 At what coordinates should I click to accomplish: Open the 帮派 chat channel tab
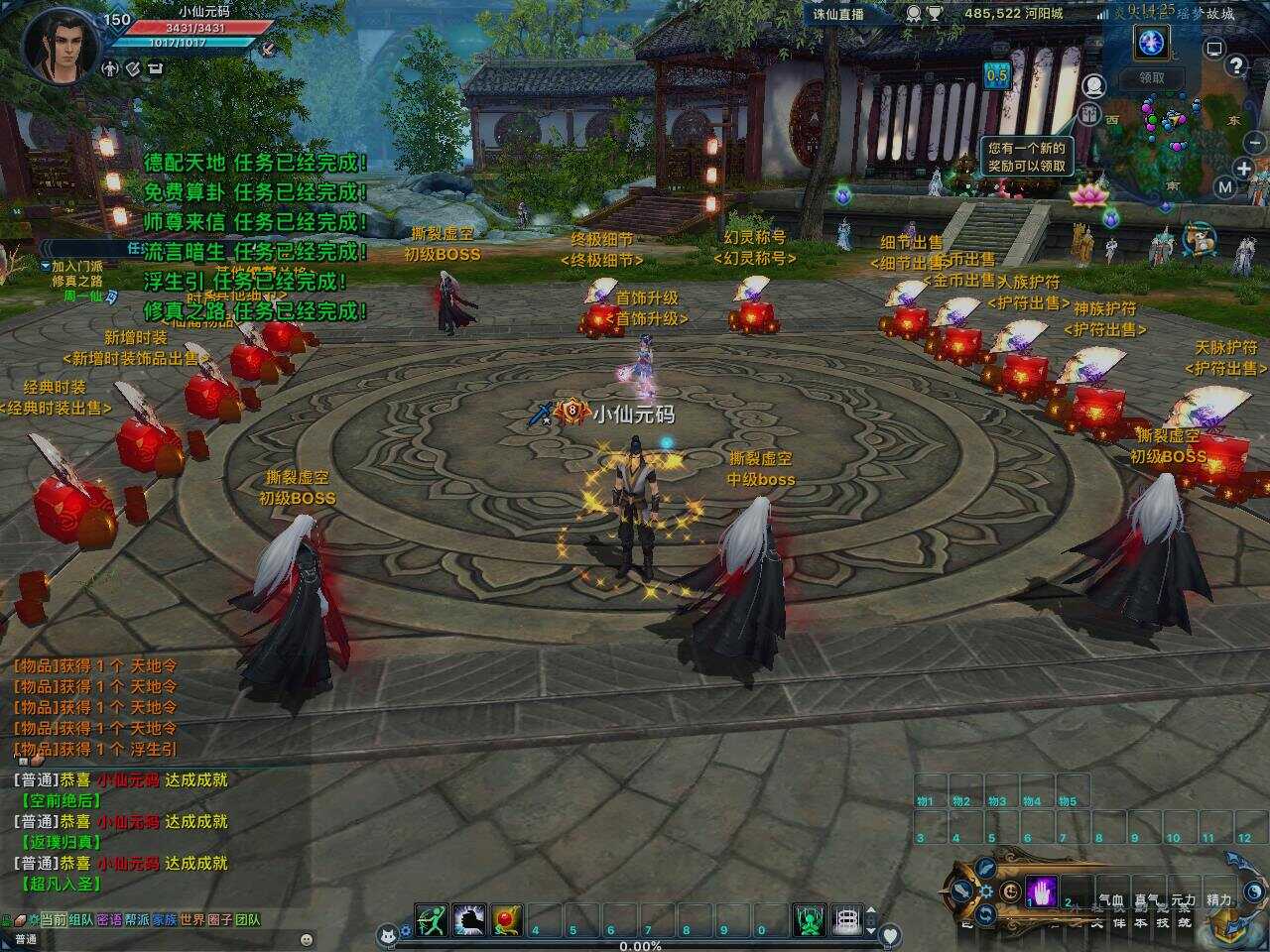pyautogui.click(x=137, y=920)
